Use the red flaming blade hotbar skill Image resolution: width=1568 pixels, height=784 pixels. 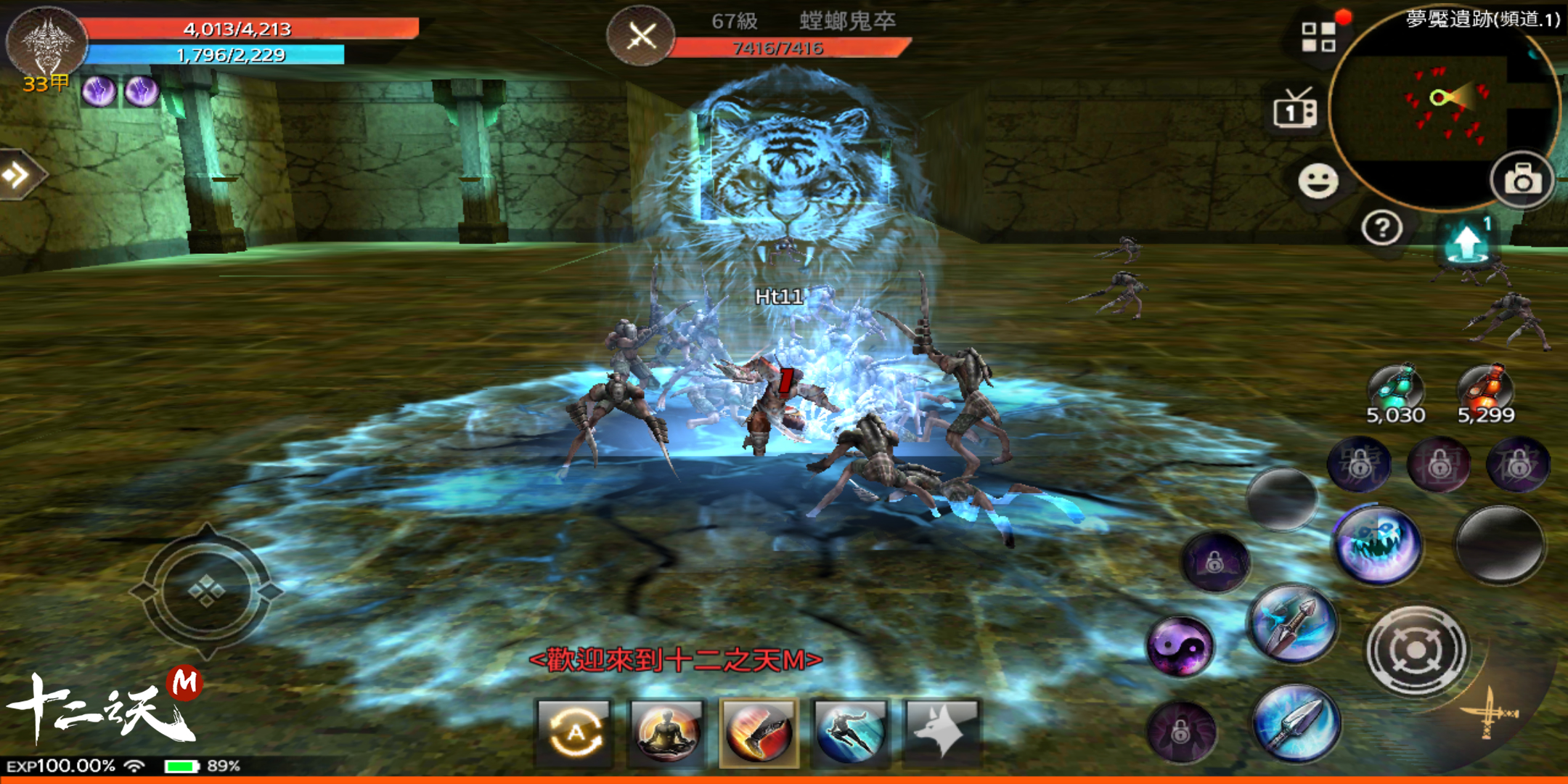(759, 732)
